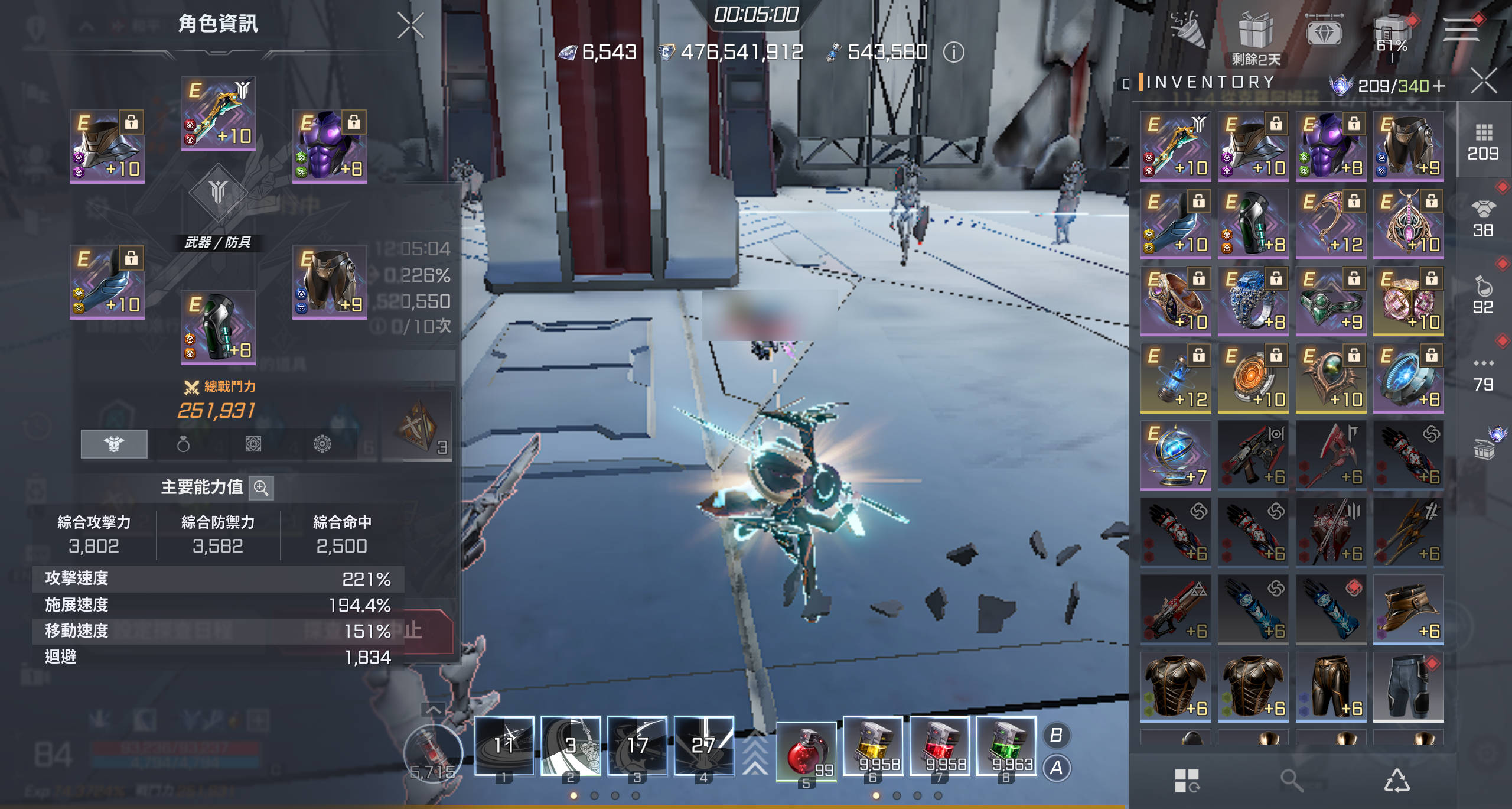
Task: Switch to the armor equipment tab
Action: tap(114, 444)
